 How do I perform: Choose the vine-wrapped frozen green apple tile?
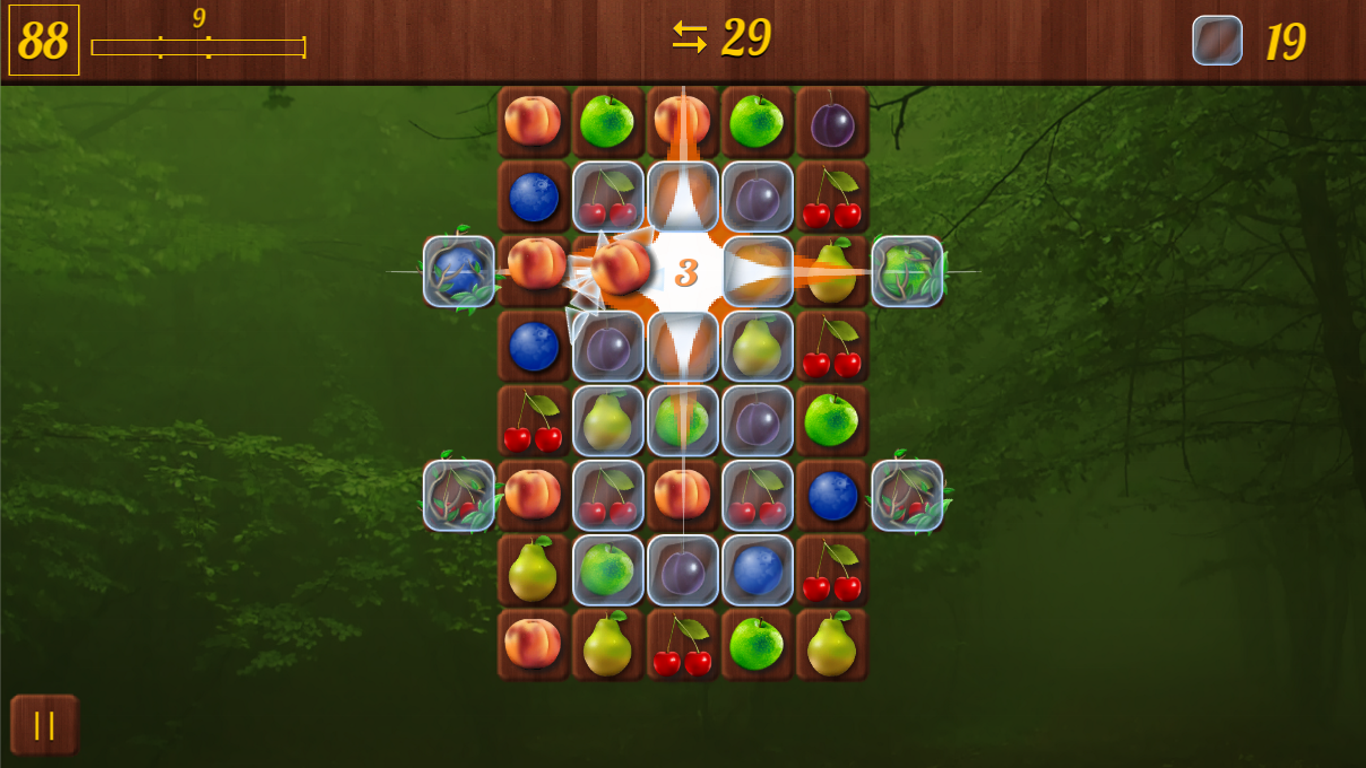907,271
